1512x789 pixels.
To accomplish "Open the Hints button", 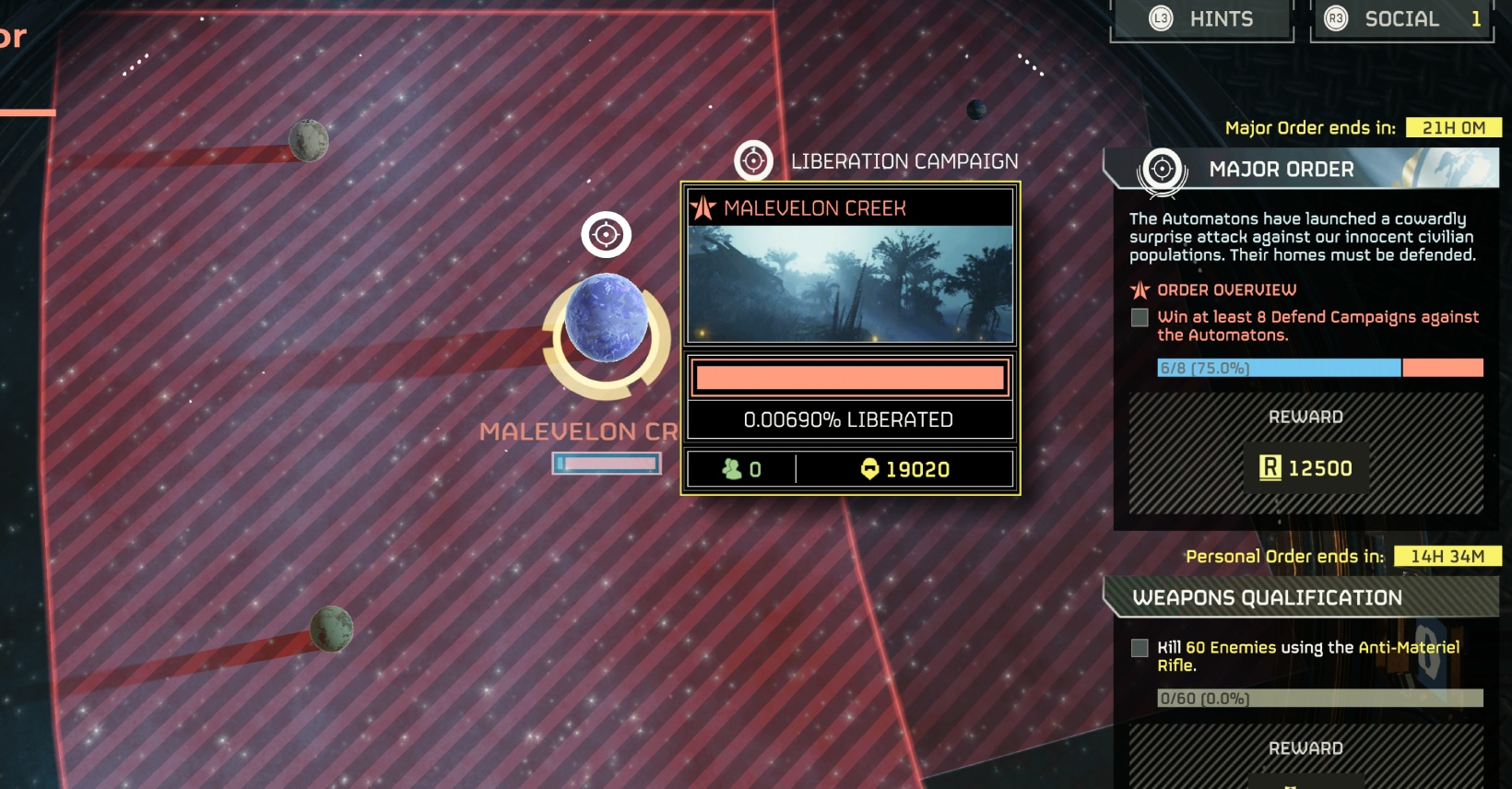I will pyautogui.click(x=1202, y=19).
